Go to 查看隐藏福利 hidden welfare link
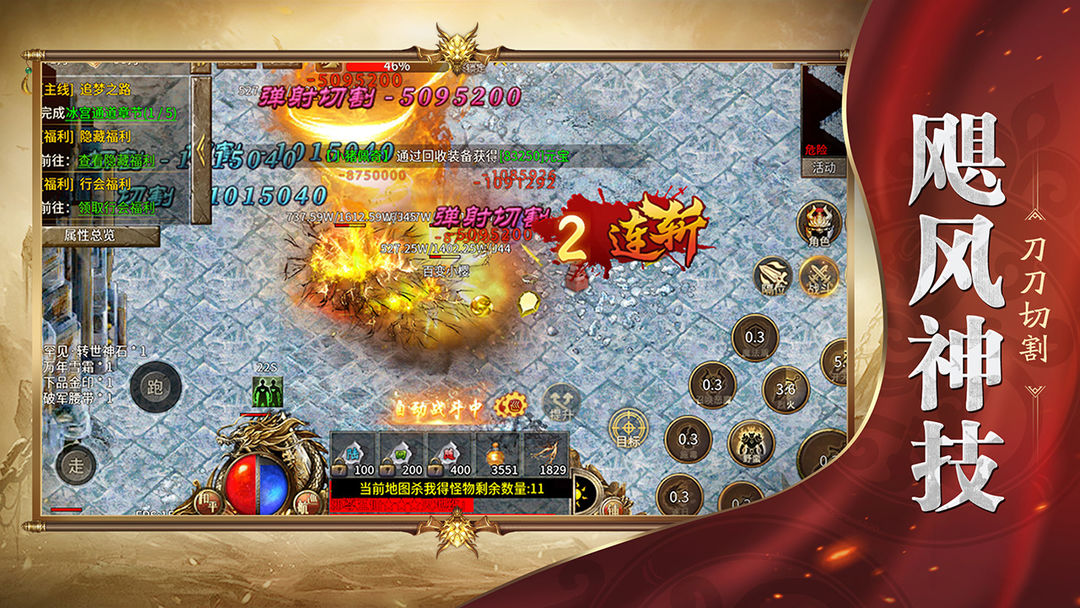This screenshot has width=1080, height=608. click(x=111, y=160)
